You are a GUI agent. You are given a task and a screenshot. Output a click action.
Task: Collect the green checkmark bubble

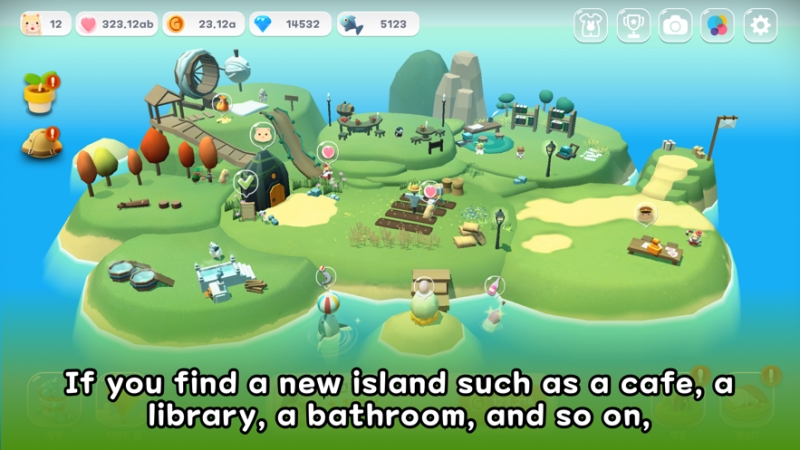pos(245,183)
